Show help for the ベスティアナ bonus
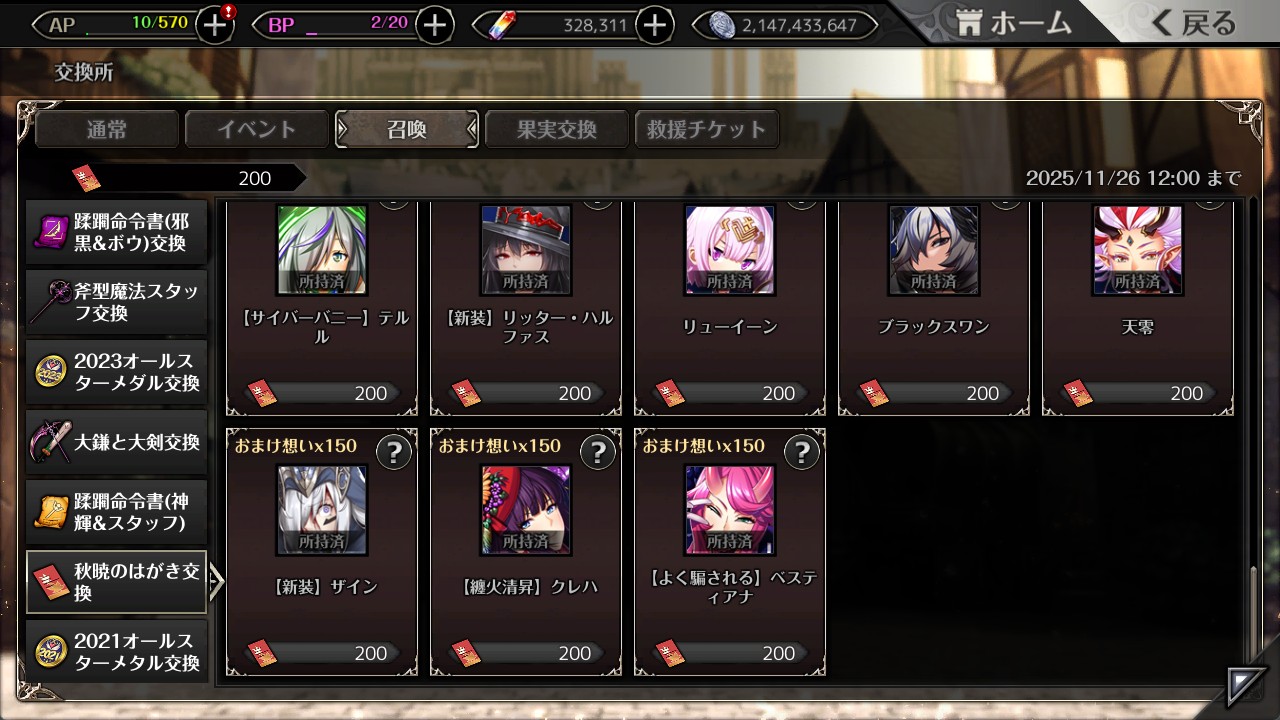1280x720 pixels. click(801, 453)
